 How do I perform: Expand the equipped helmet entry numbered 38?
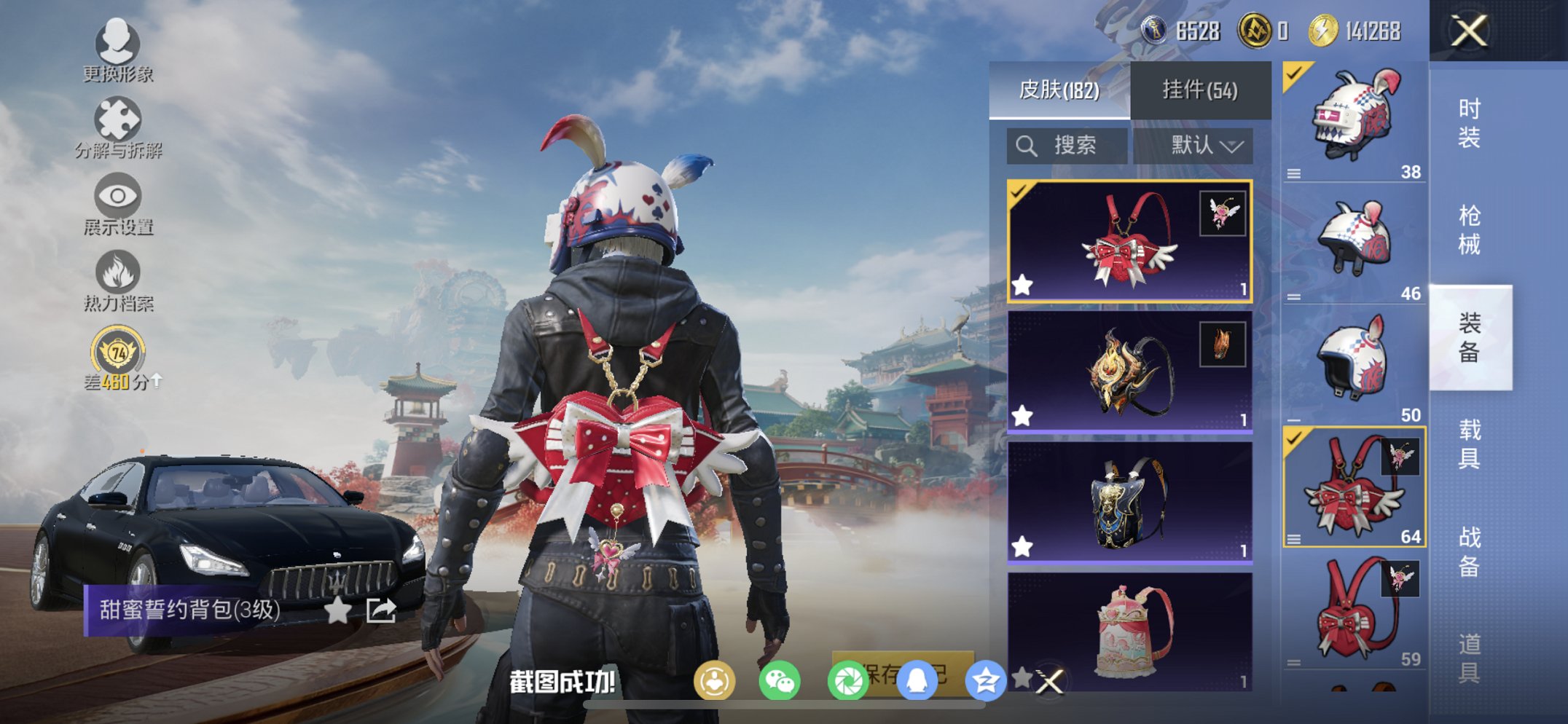click(1294, 174)
